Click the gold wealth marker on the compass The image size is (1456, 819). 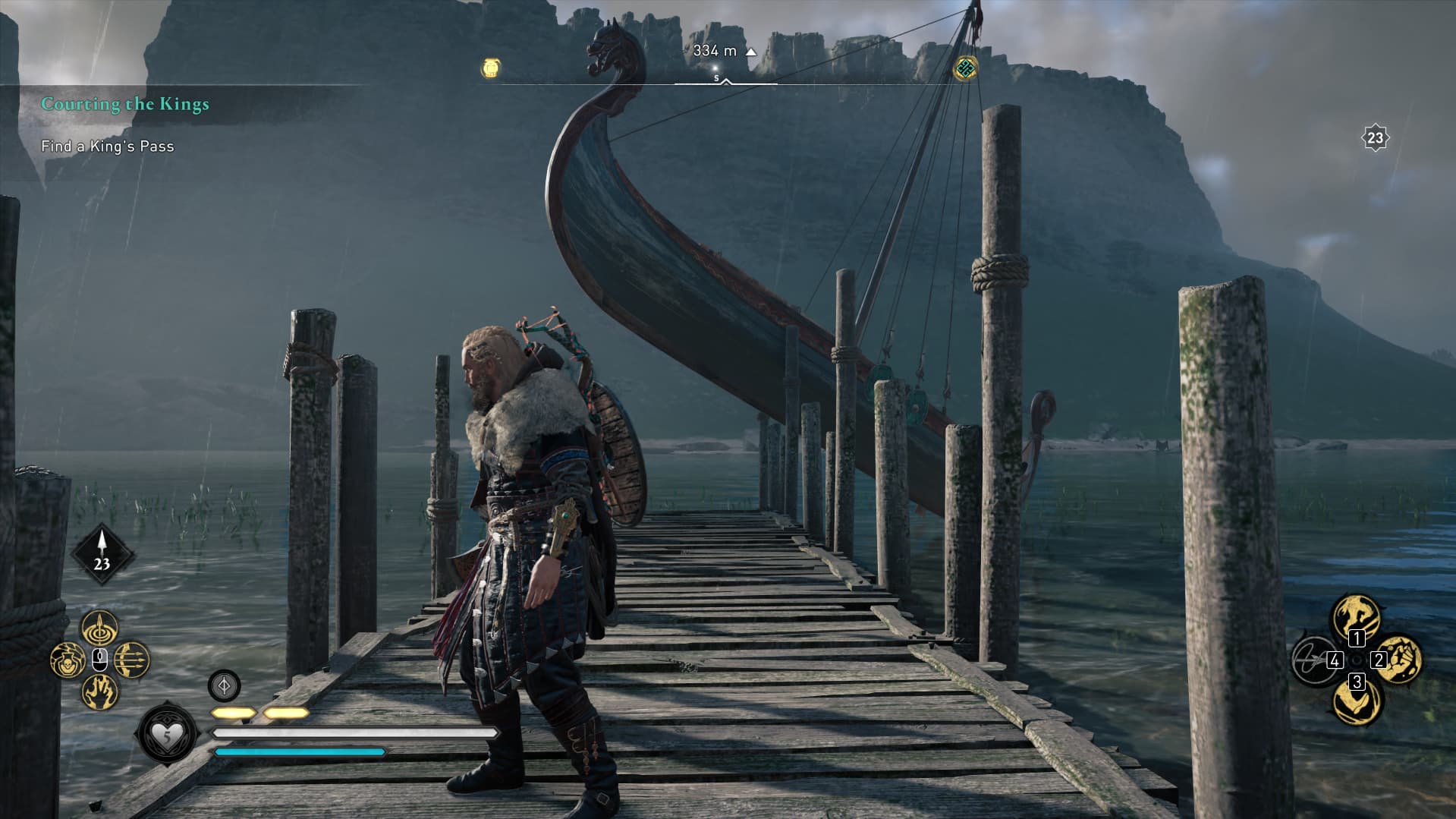[491, 69]
